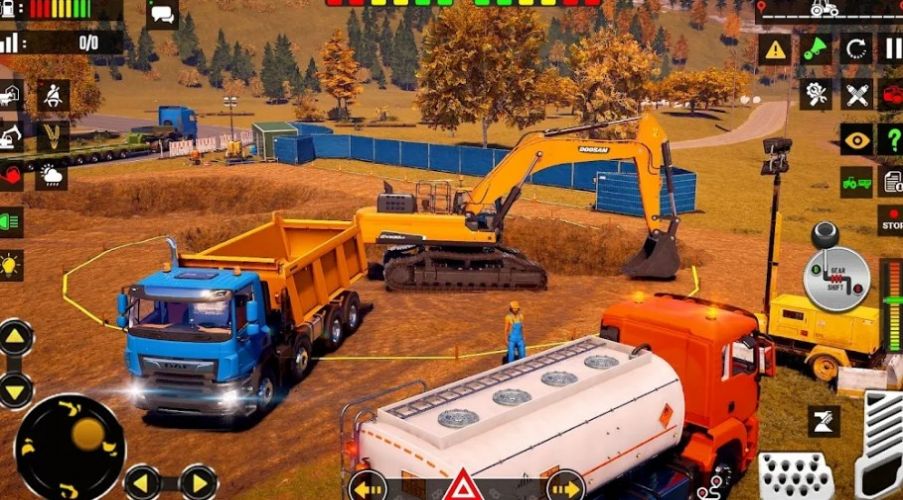This screenshot has width=903, height=500.
Task: Click the circular reset arrow button
Action: click(856, 49)
